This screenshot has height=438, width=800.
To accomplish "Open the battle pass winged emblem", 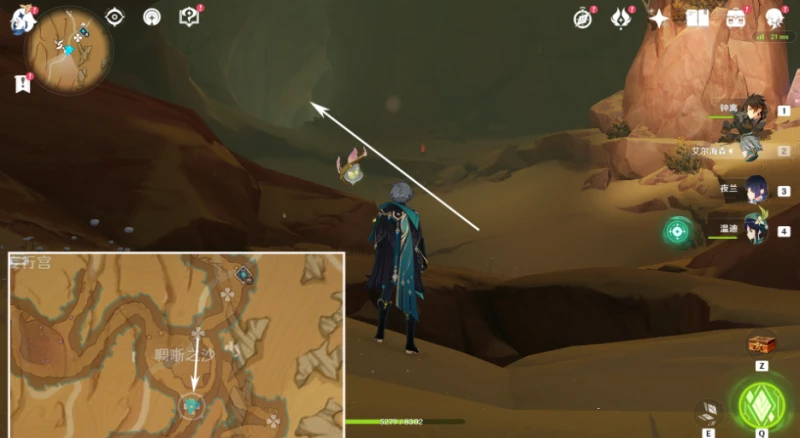I will (x=621, y=19).
